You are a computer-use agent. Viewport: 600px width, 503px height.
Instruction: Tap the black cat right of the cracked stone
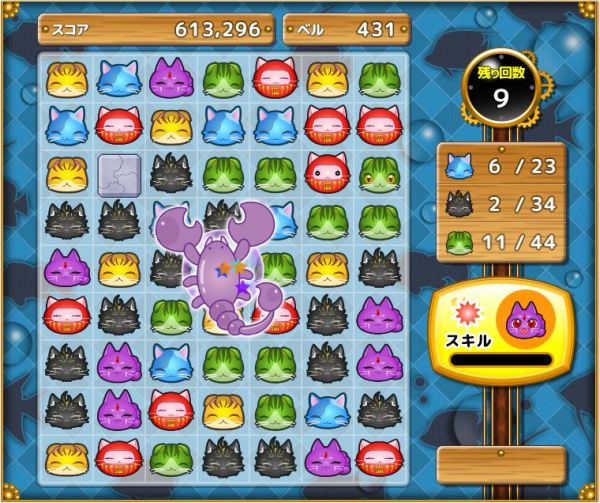point(171,173)
